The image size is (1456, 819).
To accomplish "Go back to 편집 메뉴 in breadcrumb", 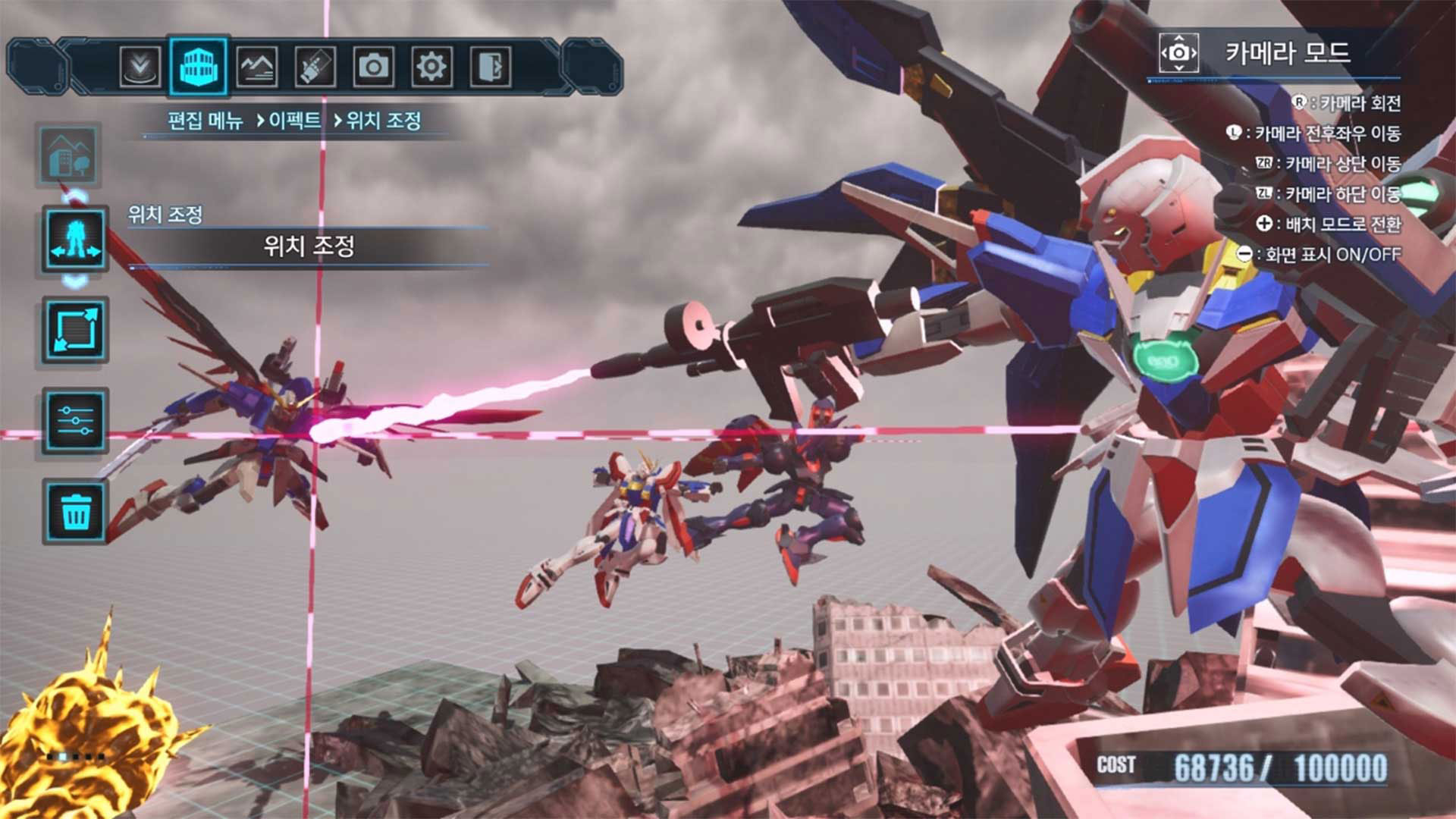I will coord(205,121).
